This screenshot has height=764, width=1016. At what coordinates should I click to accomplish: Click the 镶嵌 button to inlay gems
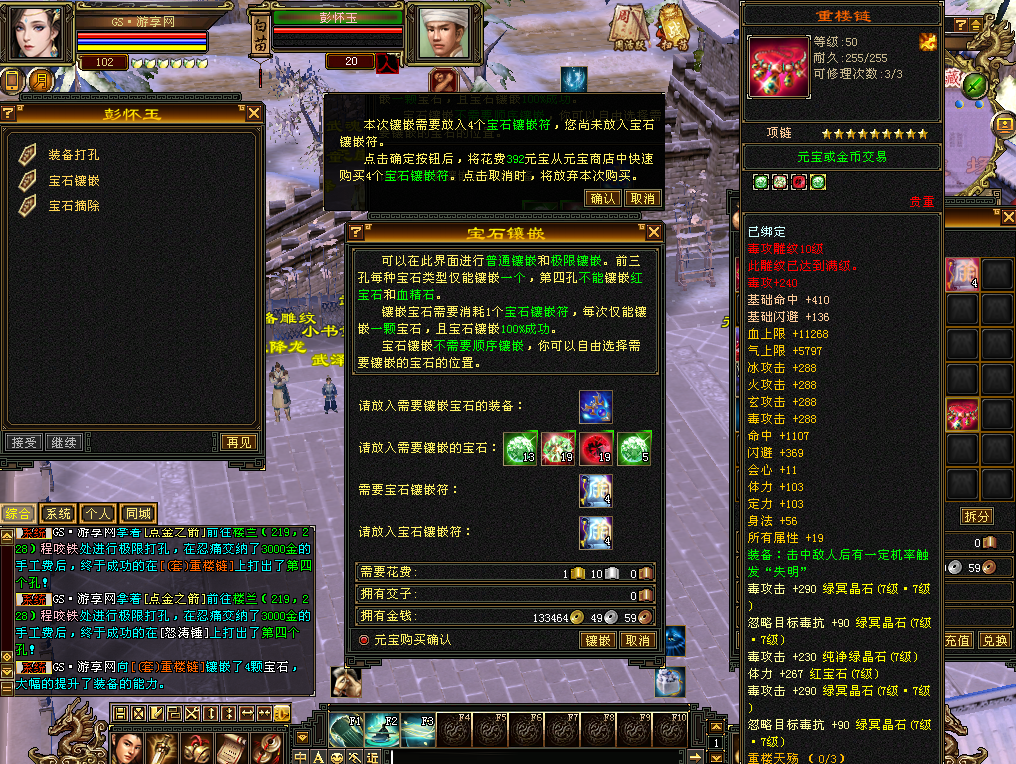[598, 640]
